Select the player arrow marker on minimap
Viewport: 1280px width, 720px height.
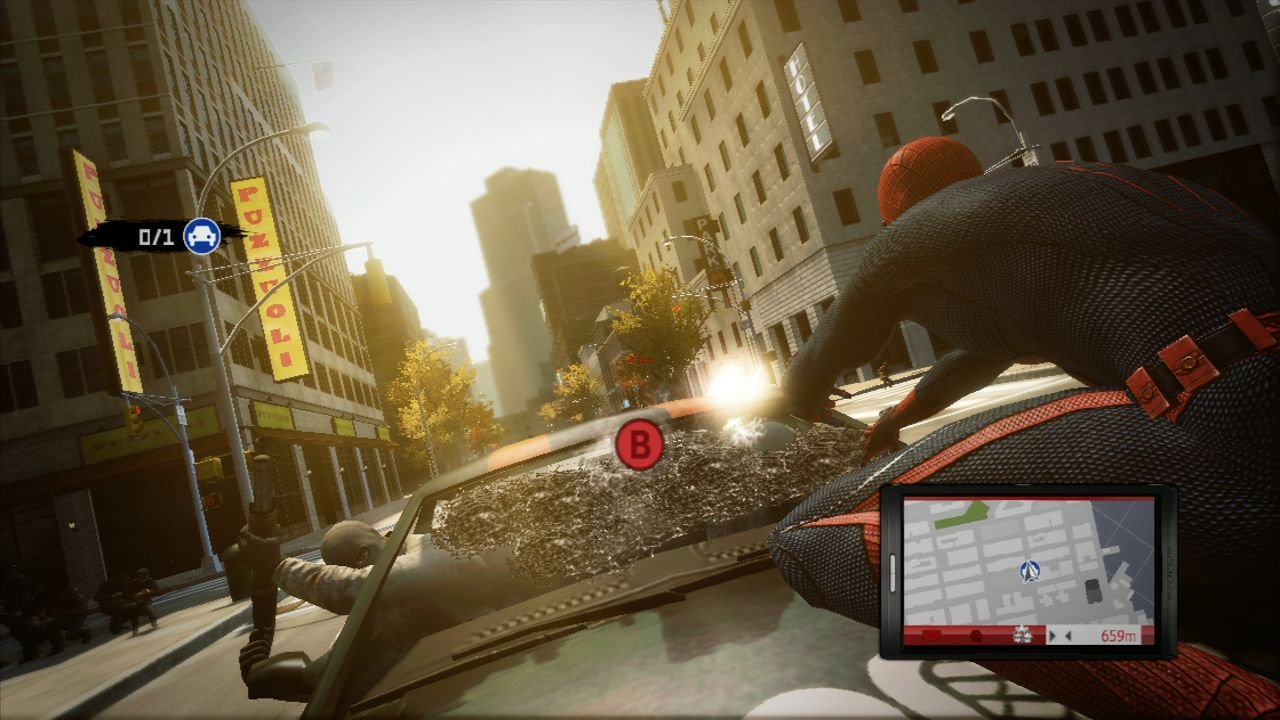[1029, 571]
